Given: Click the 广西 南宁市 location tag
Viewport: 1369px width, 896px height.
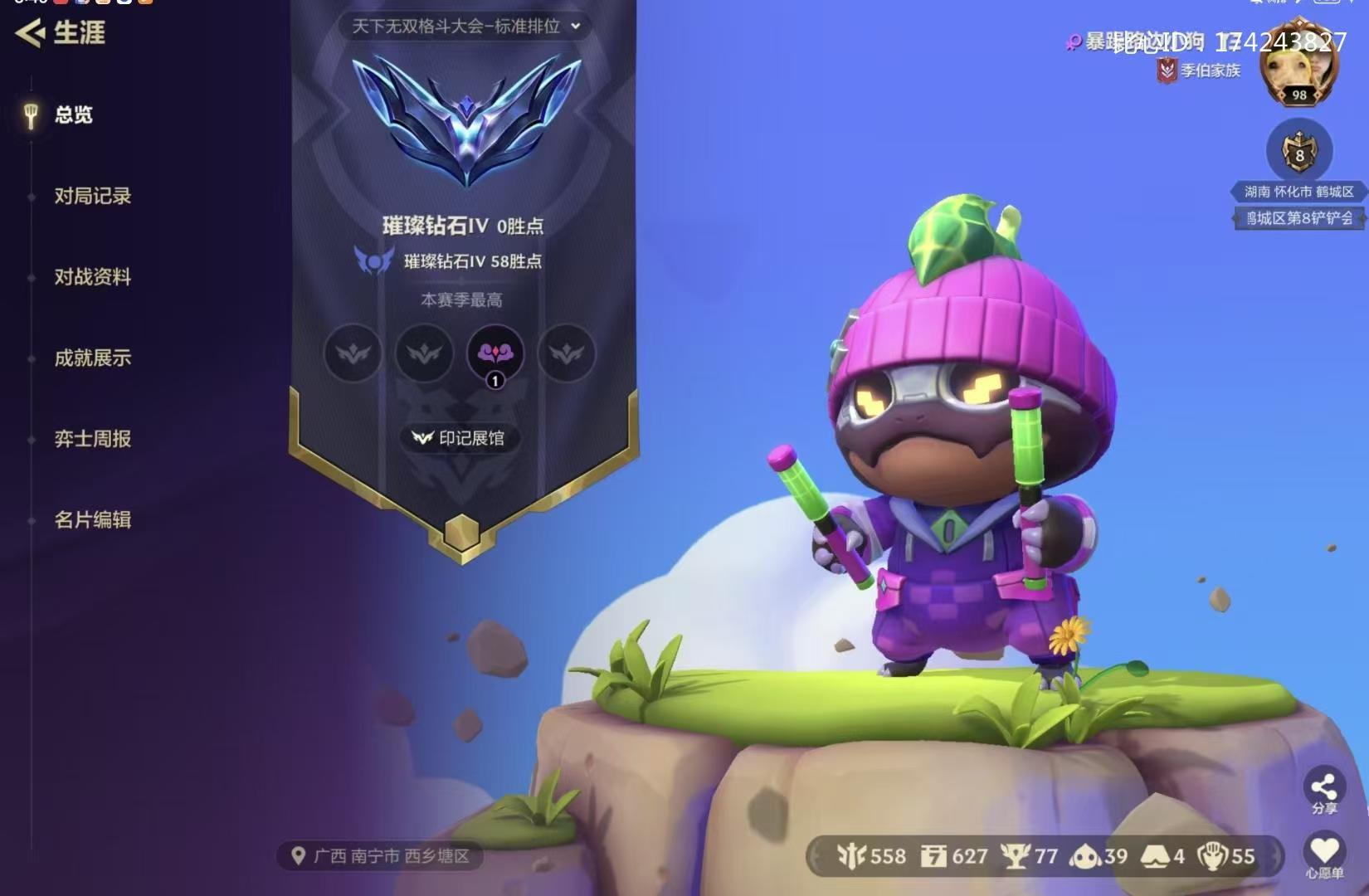Looking at the screenshot, I should 381,856.
